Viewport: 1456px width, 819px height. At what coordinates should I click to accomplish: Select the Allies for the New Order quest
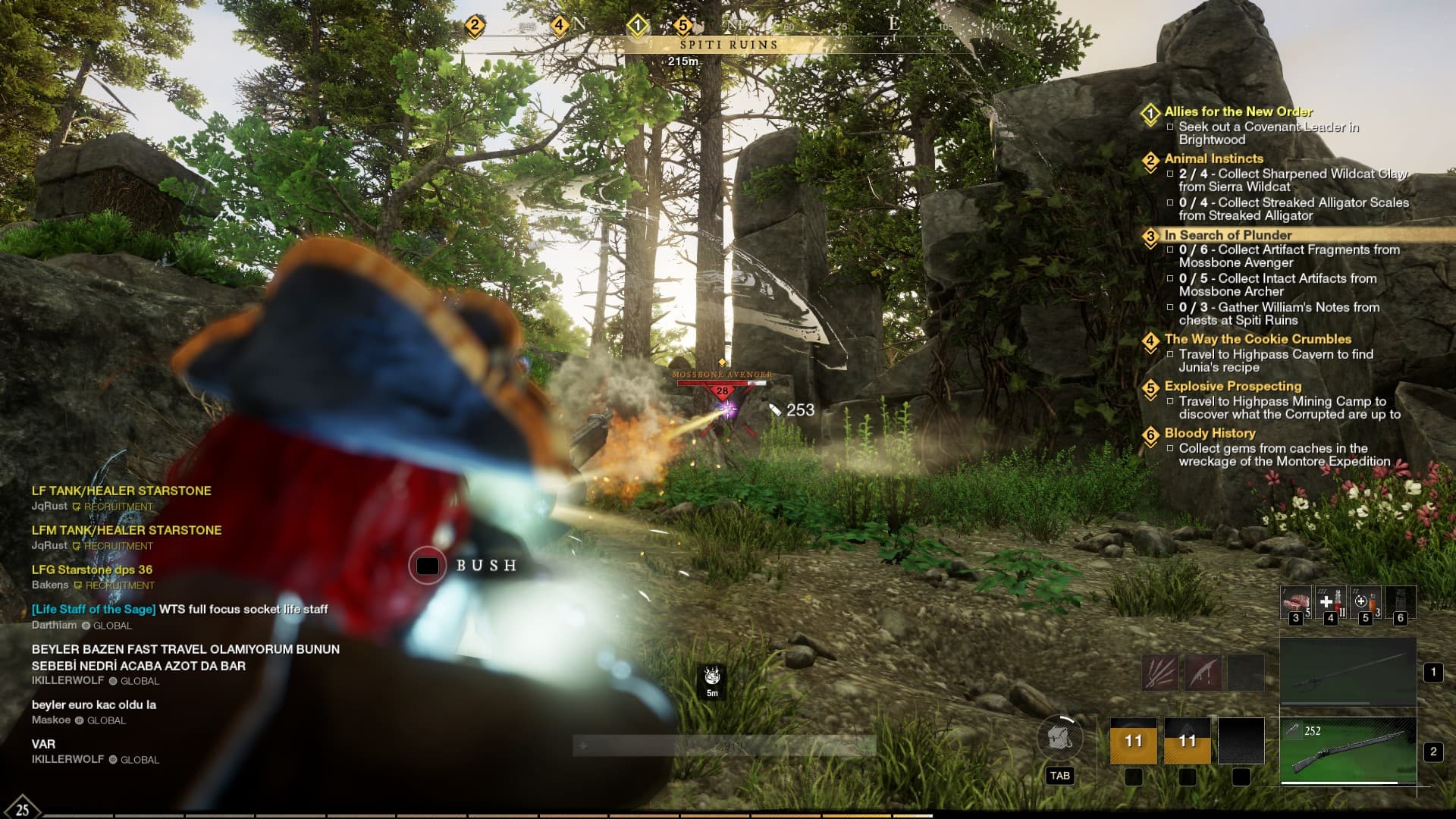click(1238, 111)
